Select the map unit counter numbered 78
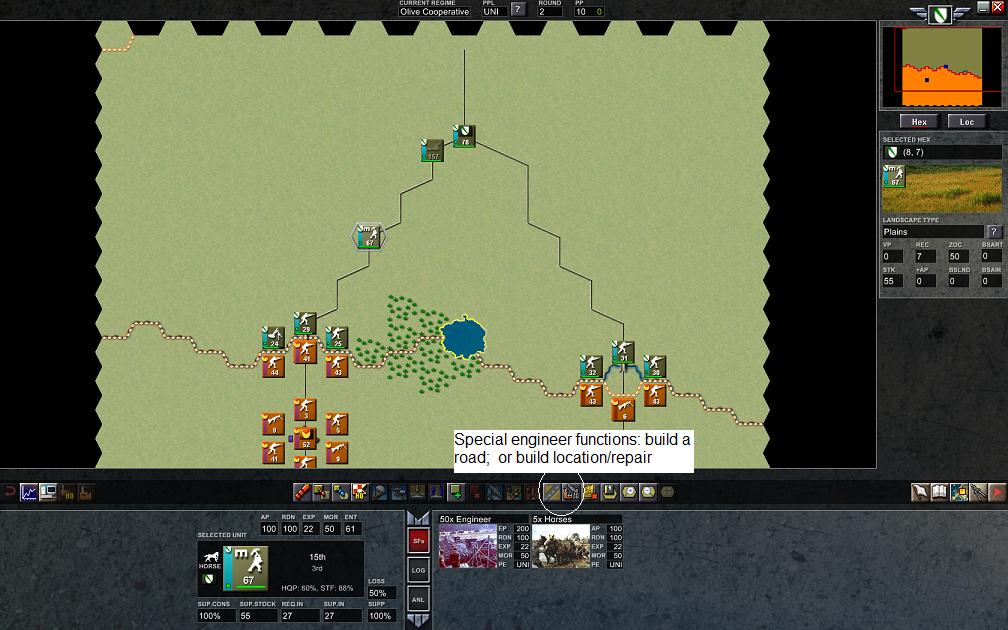This screenshot has width=1008, height=630. tap(463, 136)
